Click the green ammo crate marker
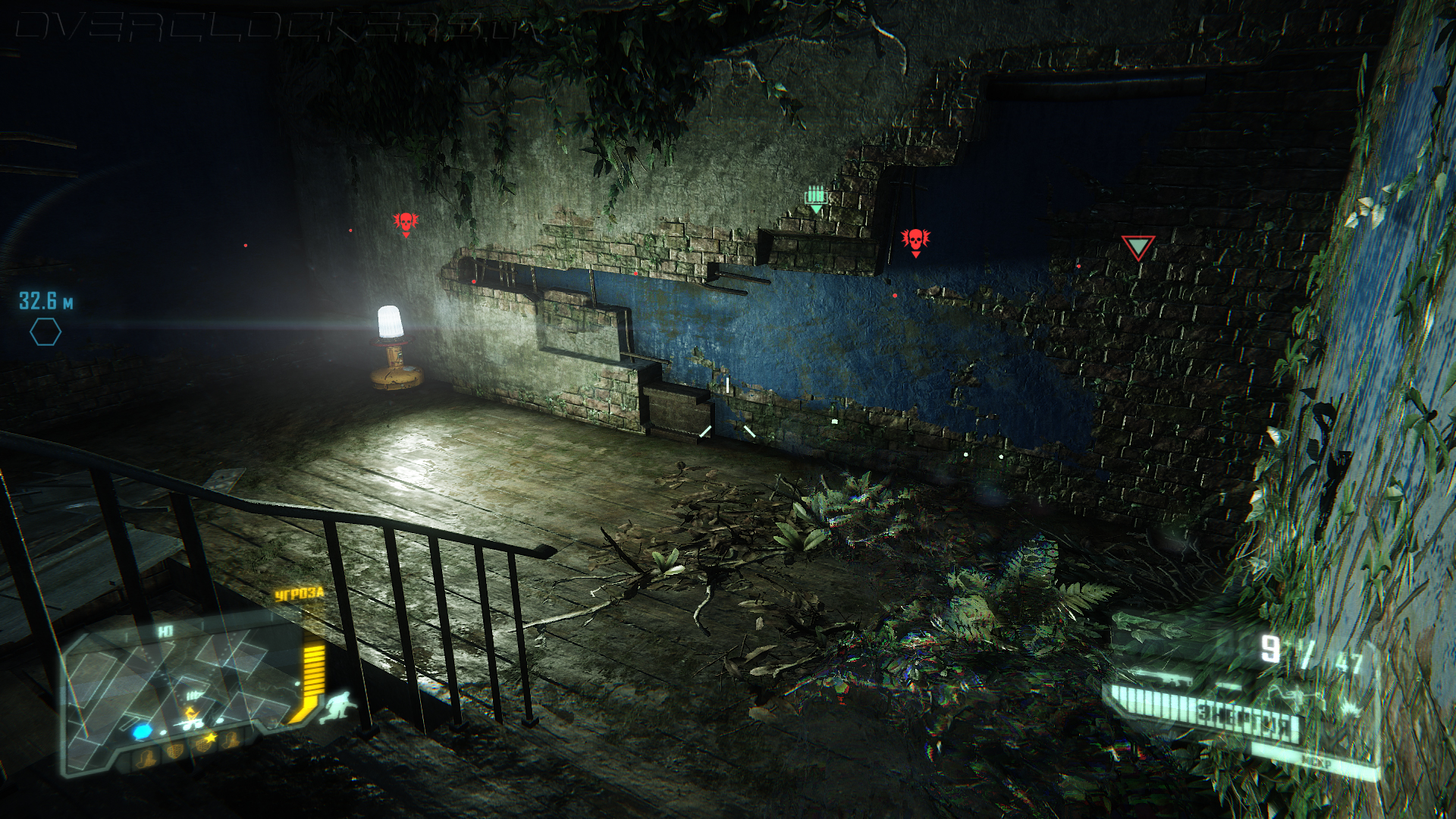The height and width of the screenshot is (819, 1456). [x=815, y=199]
